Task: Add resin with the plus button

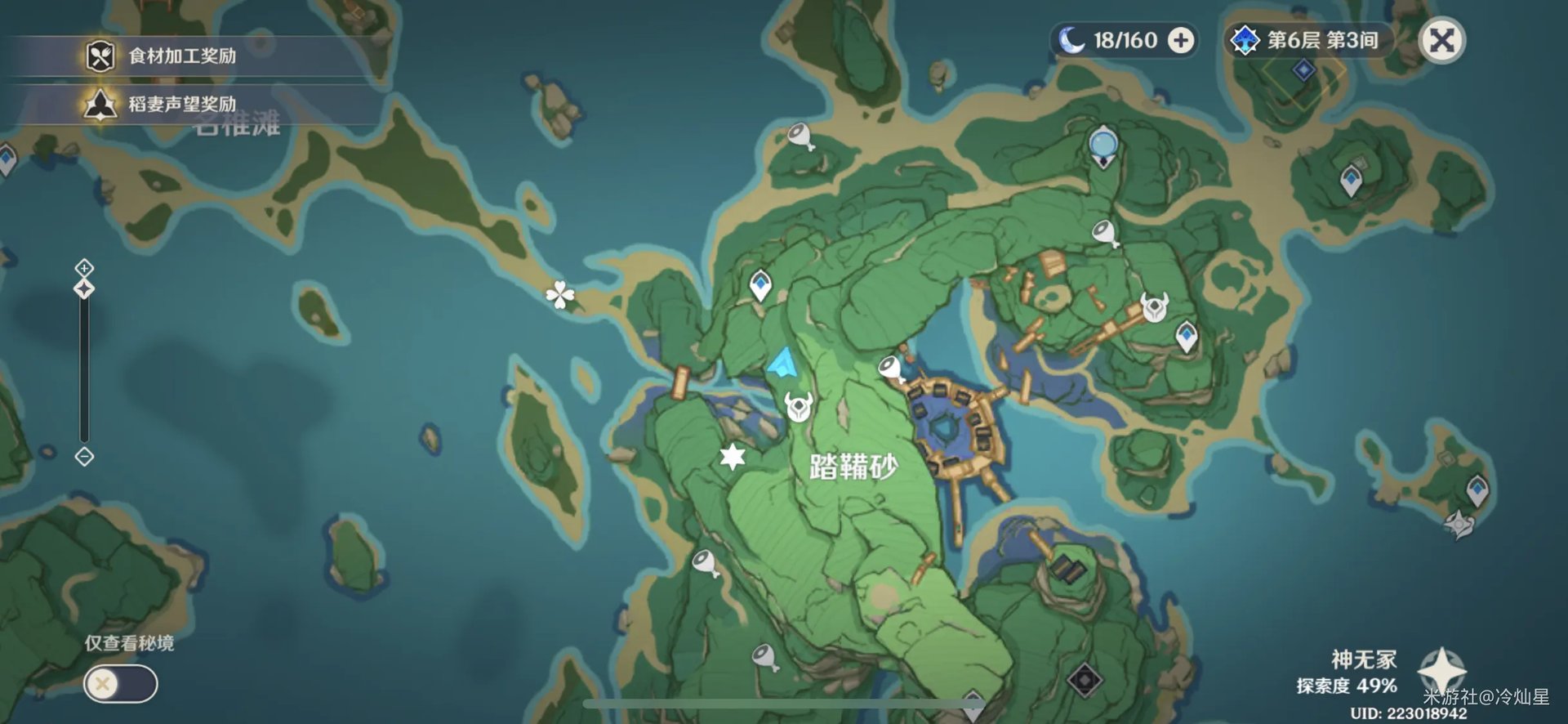Action: tap(1181, 40)
